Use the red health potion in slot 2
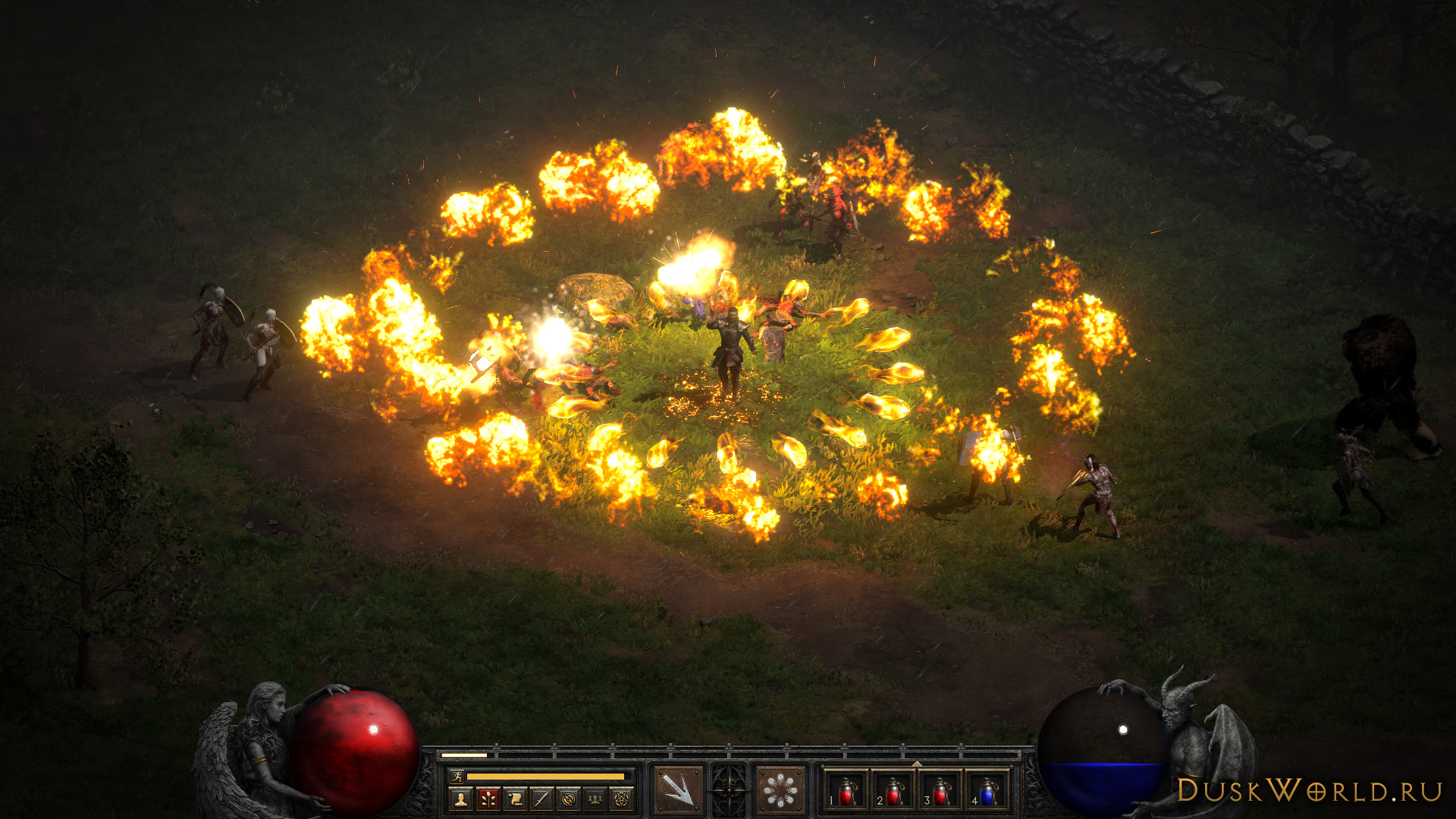Viewport: 1456px width, 819px height. click(894, 791)
